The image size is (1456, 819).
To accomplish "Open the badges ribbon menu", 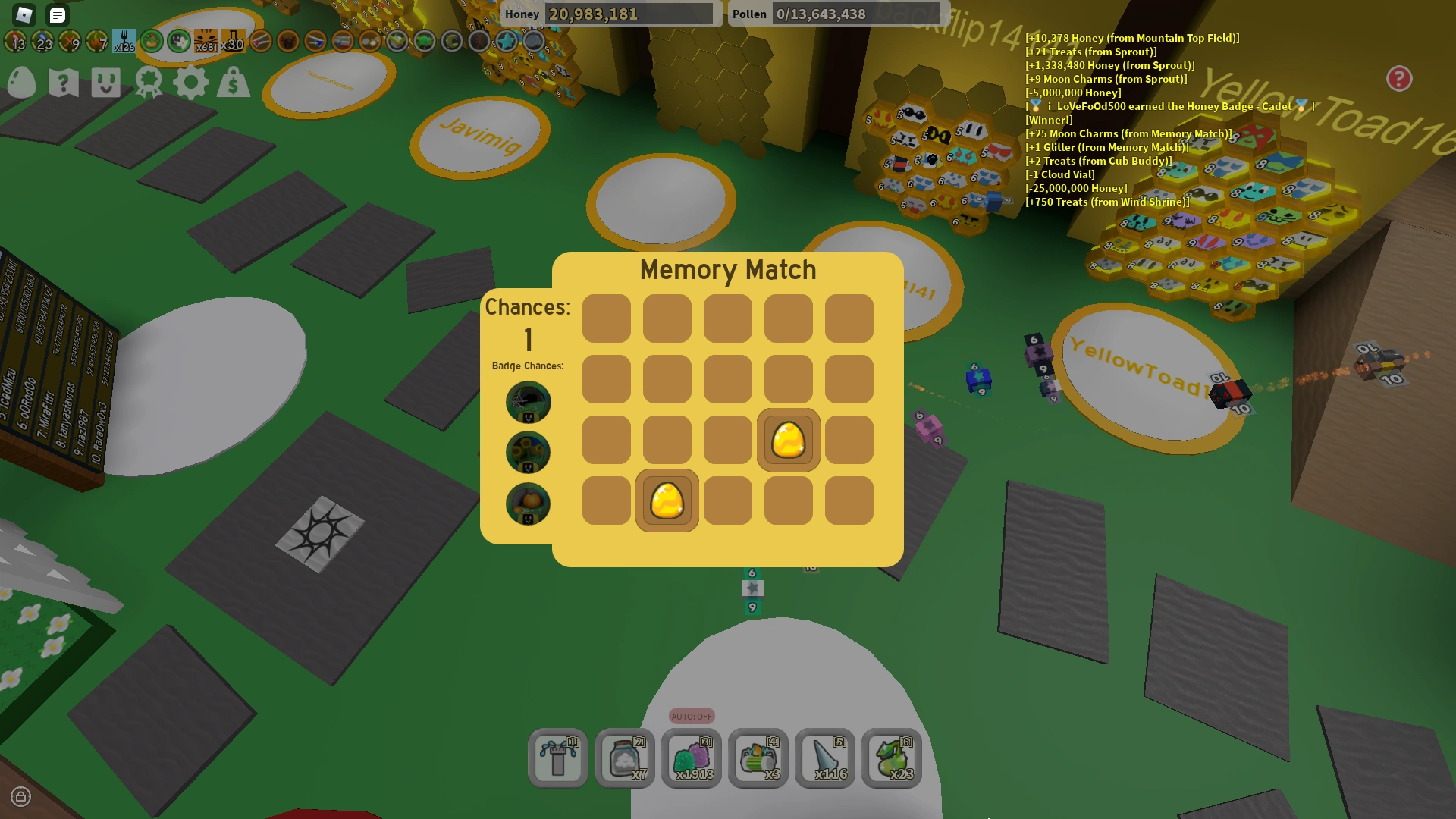I will tap(149, 83).
